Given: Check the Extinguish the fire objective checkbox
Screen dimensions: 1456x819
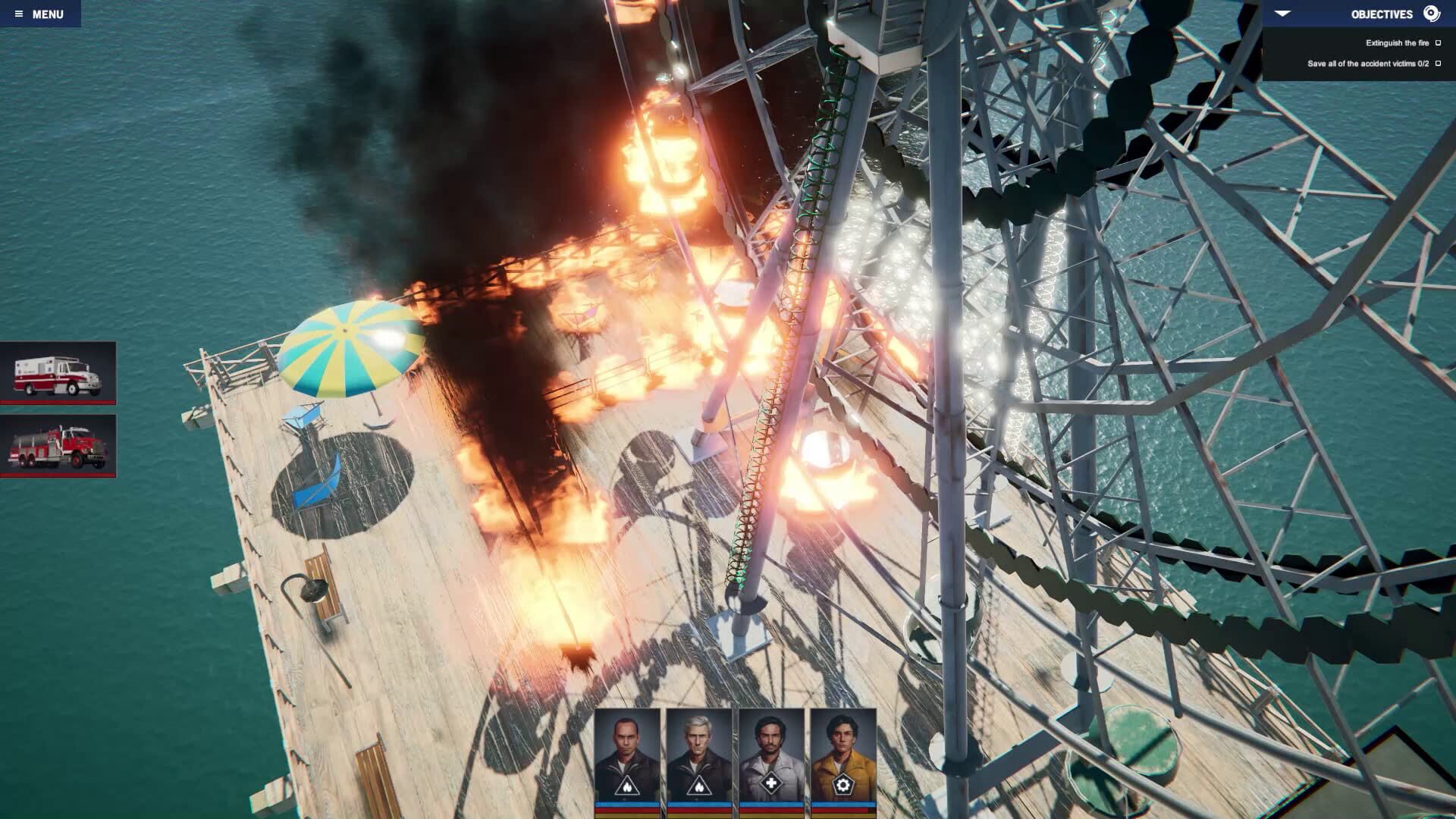Looking at the screenshot, I should click(x=1438, y=43).
